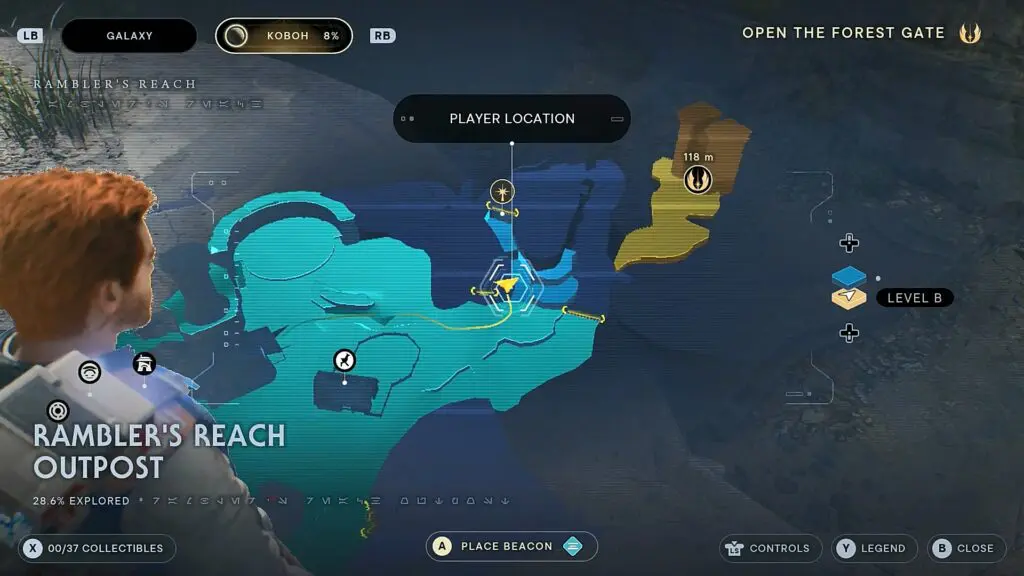This screenshot has width=1024, height=576.
Task: Click the stable building map marker
Action: click(144, 362)
